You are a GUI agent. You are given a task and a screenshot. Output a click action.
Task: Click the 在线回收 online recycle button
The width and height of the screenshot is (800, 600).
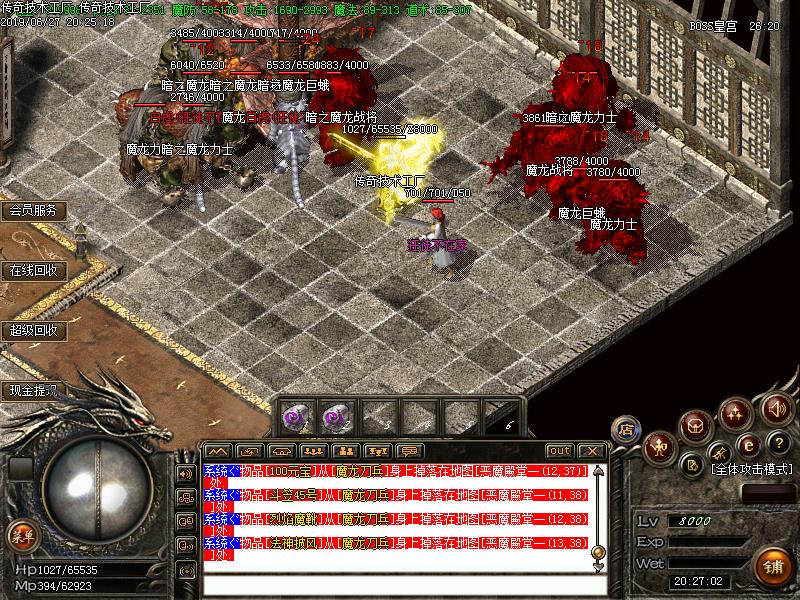[33, 270]
